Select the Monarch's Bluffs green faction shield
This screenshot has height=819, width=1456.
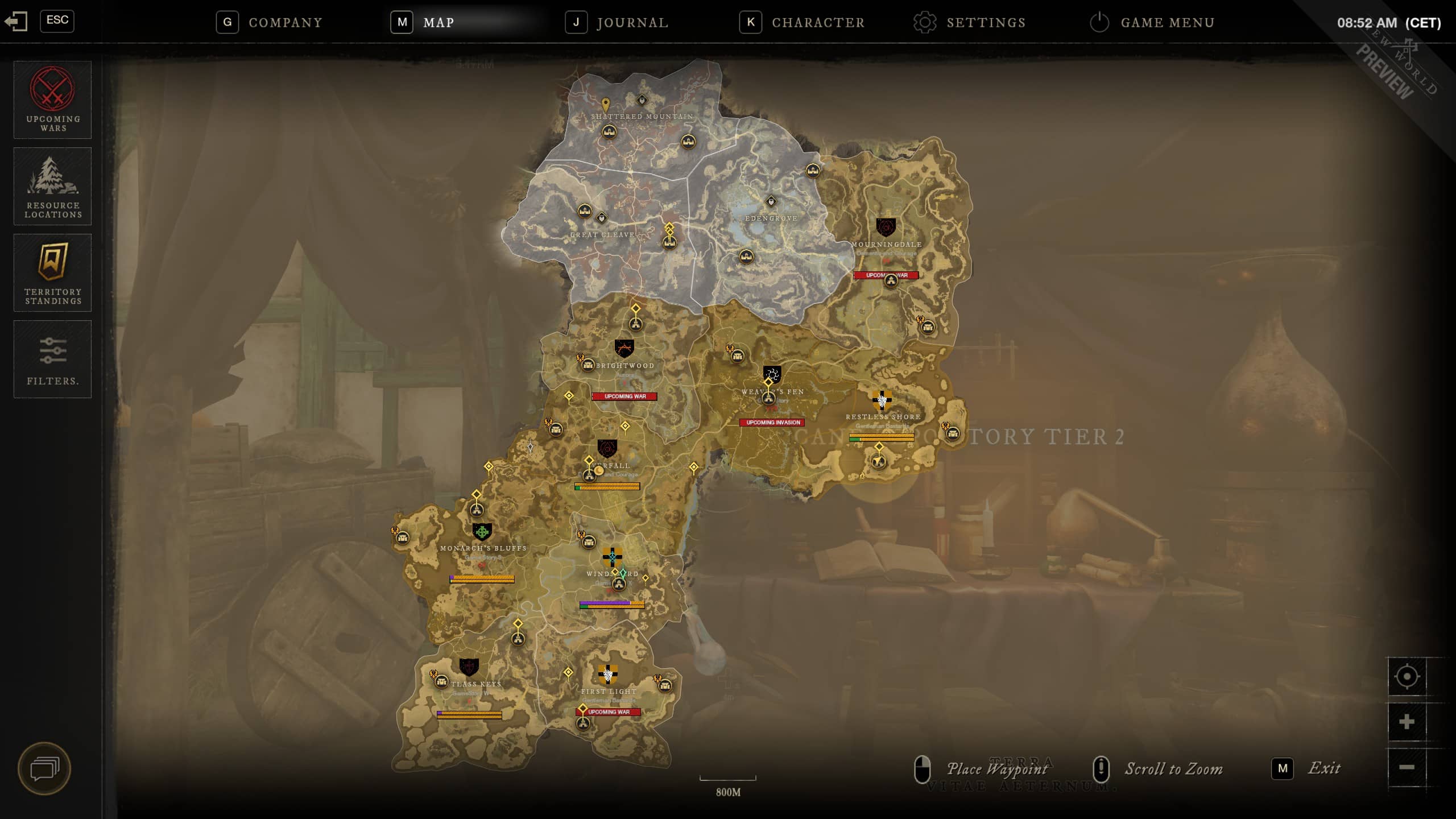pyautogui.click(x=482, y=532)
